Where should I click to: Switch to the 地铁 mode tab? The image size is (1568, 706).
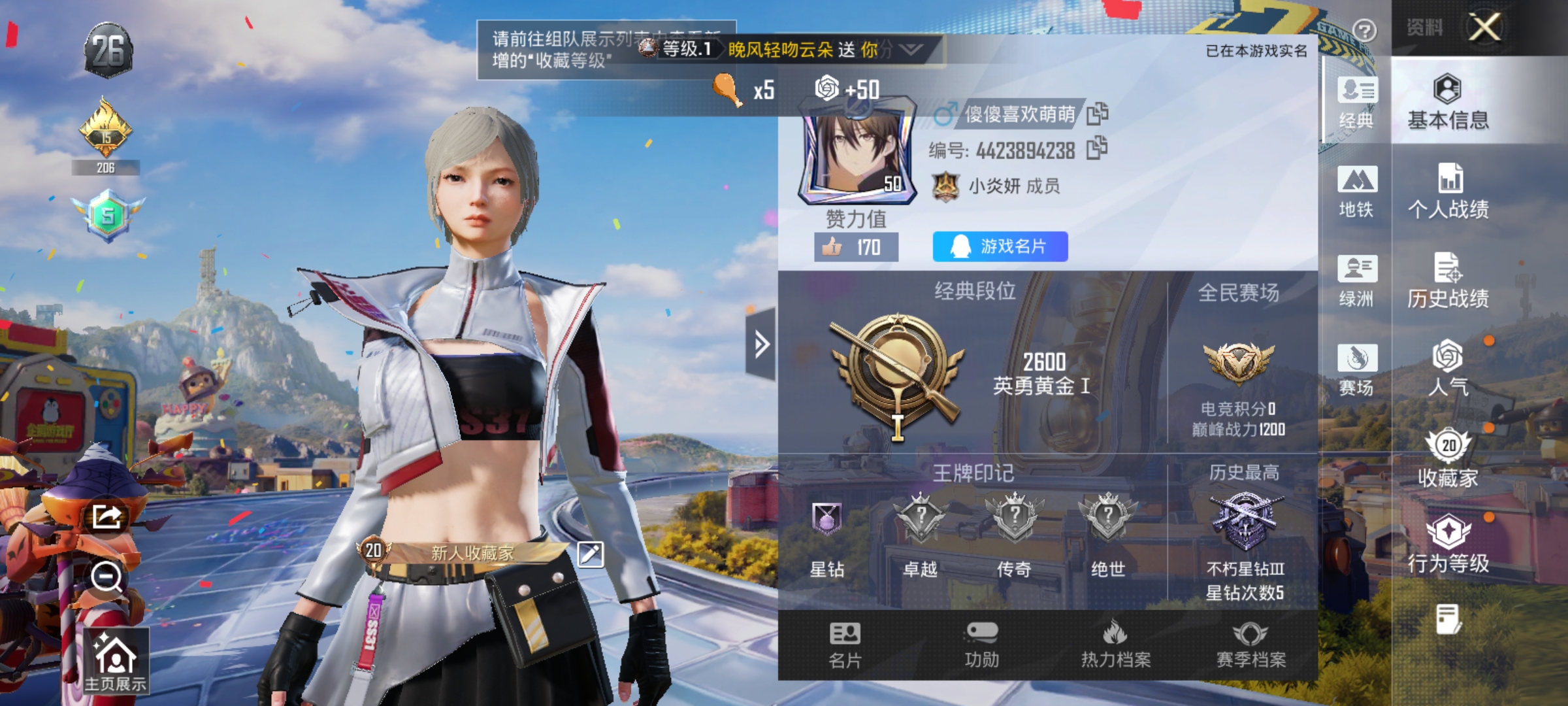1358,190
